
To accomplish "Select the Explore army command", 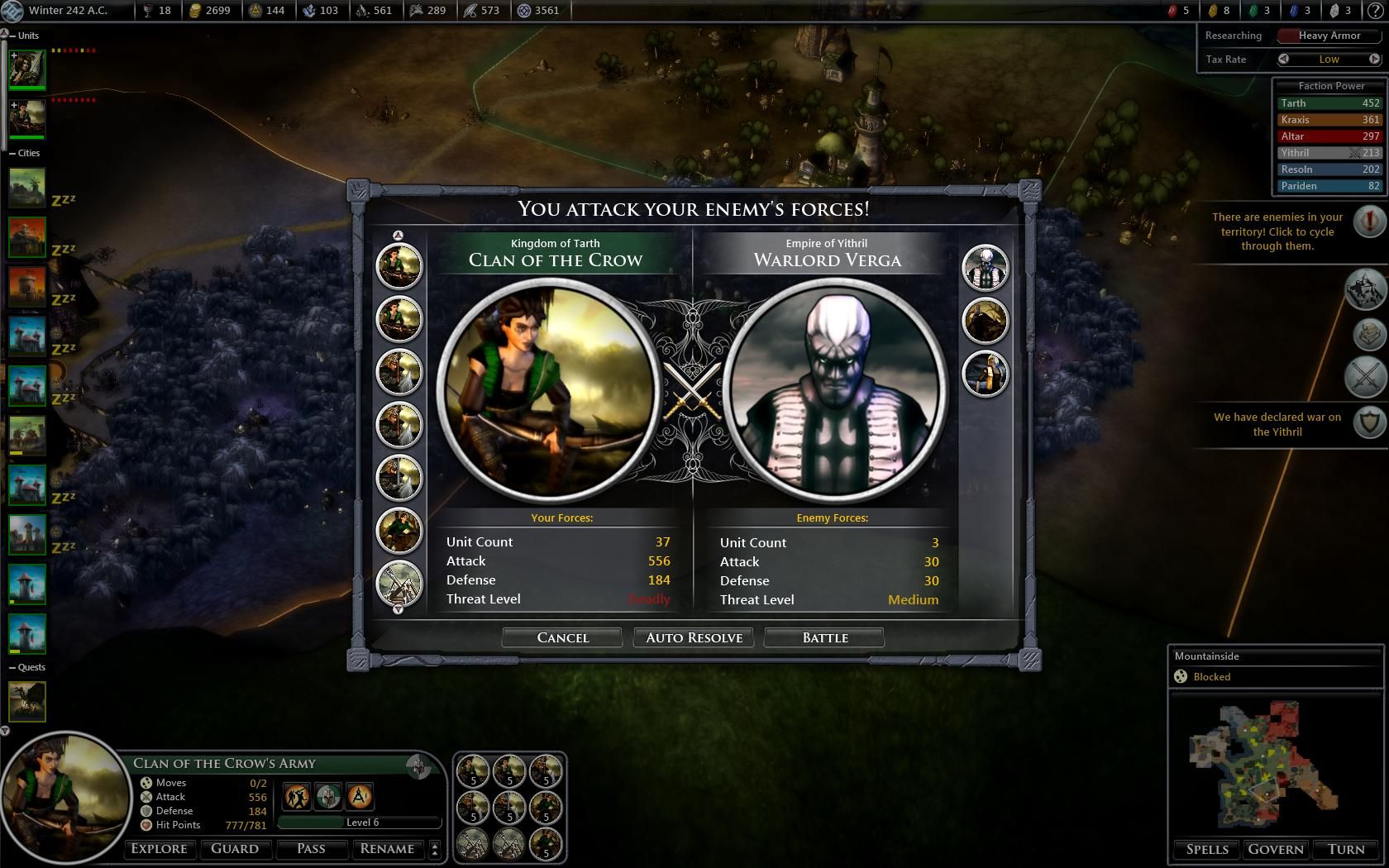I will [160, 848].
